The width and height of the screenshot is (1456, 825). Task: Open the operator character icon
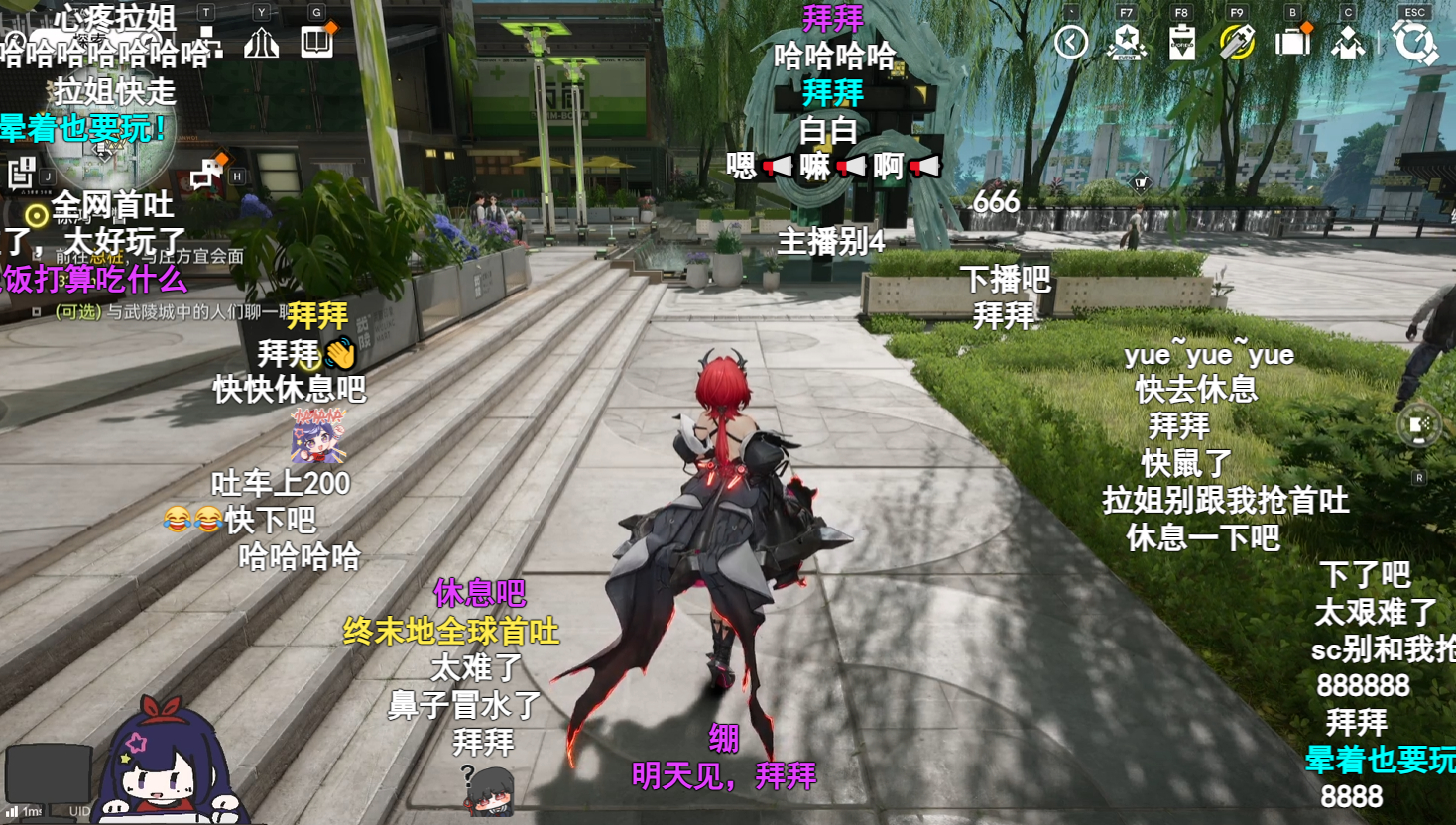tap(1348, 43)
